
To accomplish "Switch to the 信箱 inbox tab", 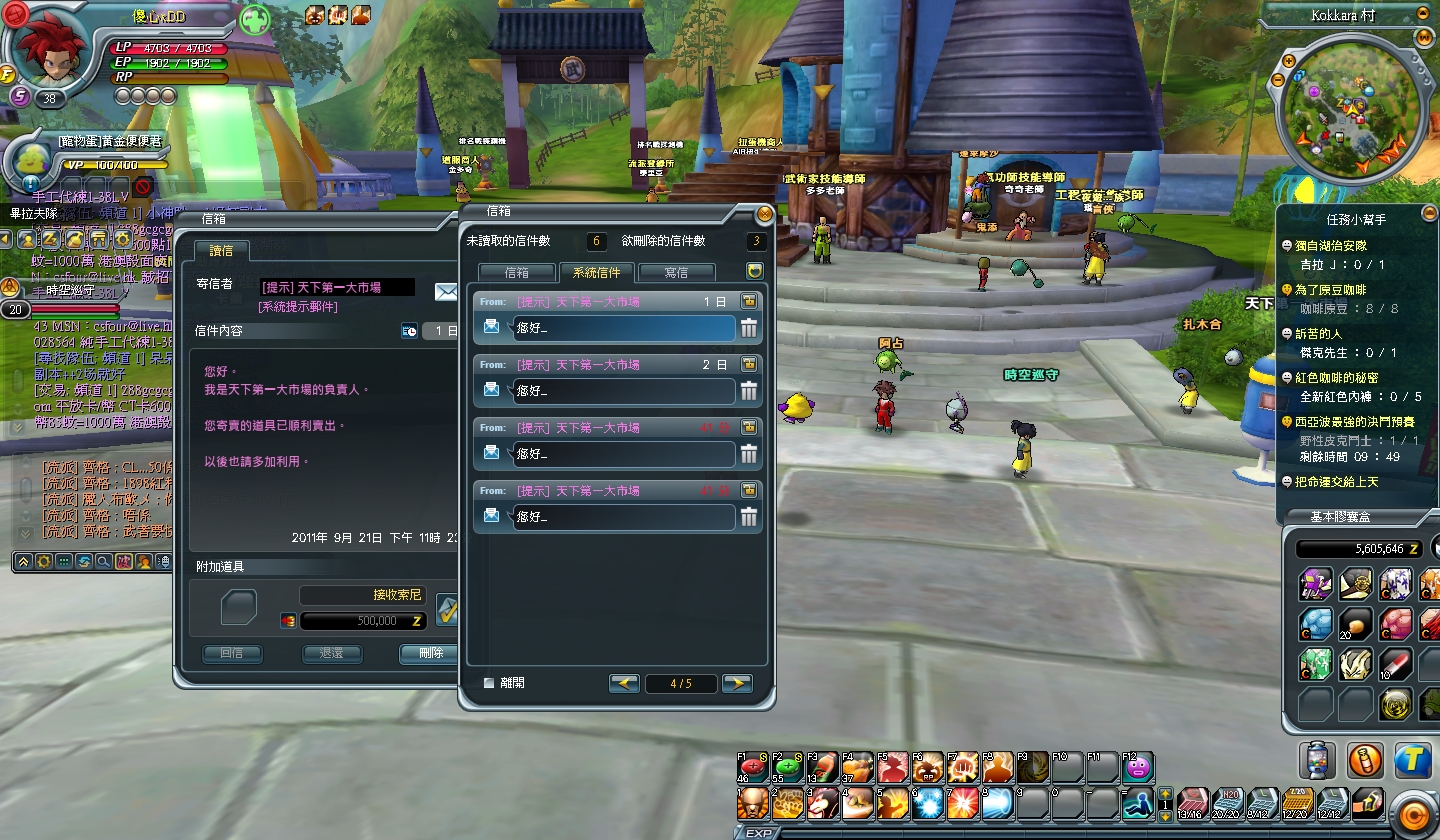I will (516, 272).
